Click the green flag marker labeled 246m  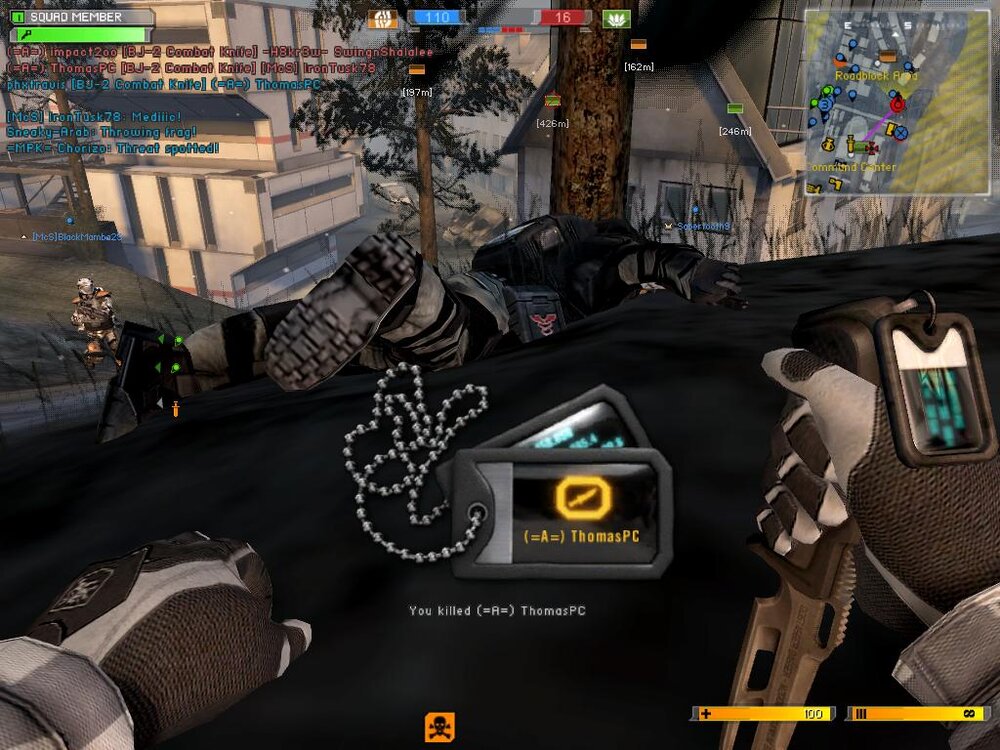(x=735, y=108)
